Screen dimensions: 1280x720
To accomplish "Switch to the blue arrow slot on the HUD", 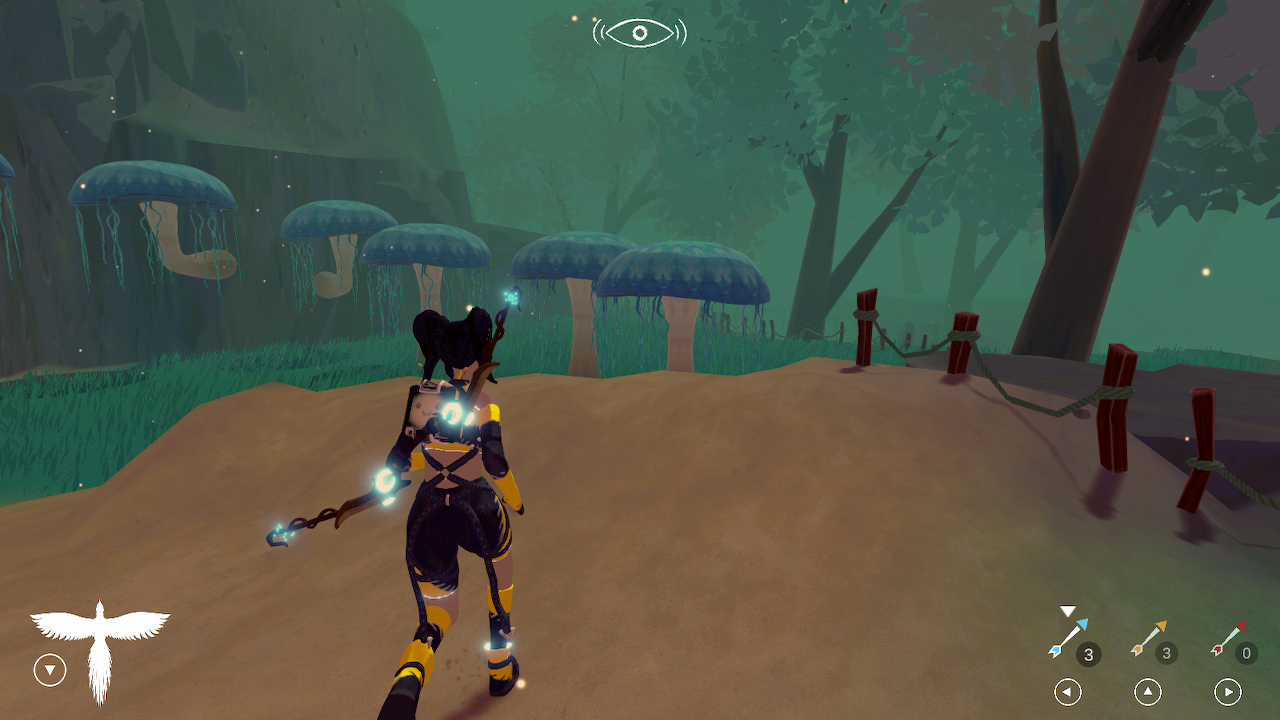I will (1068, 637).
